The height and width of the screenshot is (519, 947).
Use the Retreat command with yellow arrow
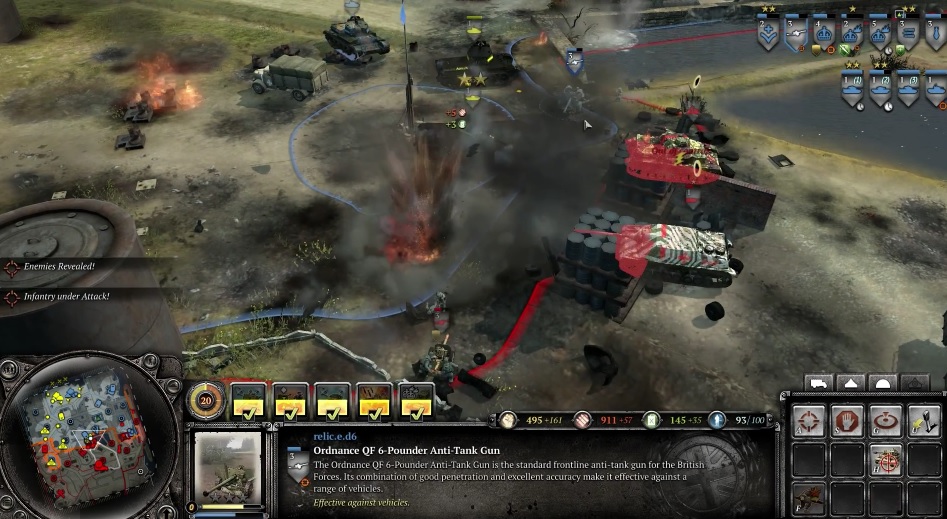(924, 421)
